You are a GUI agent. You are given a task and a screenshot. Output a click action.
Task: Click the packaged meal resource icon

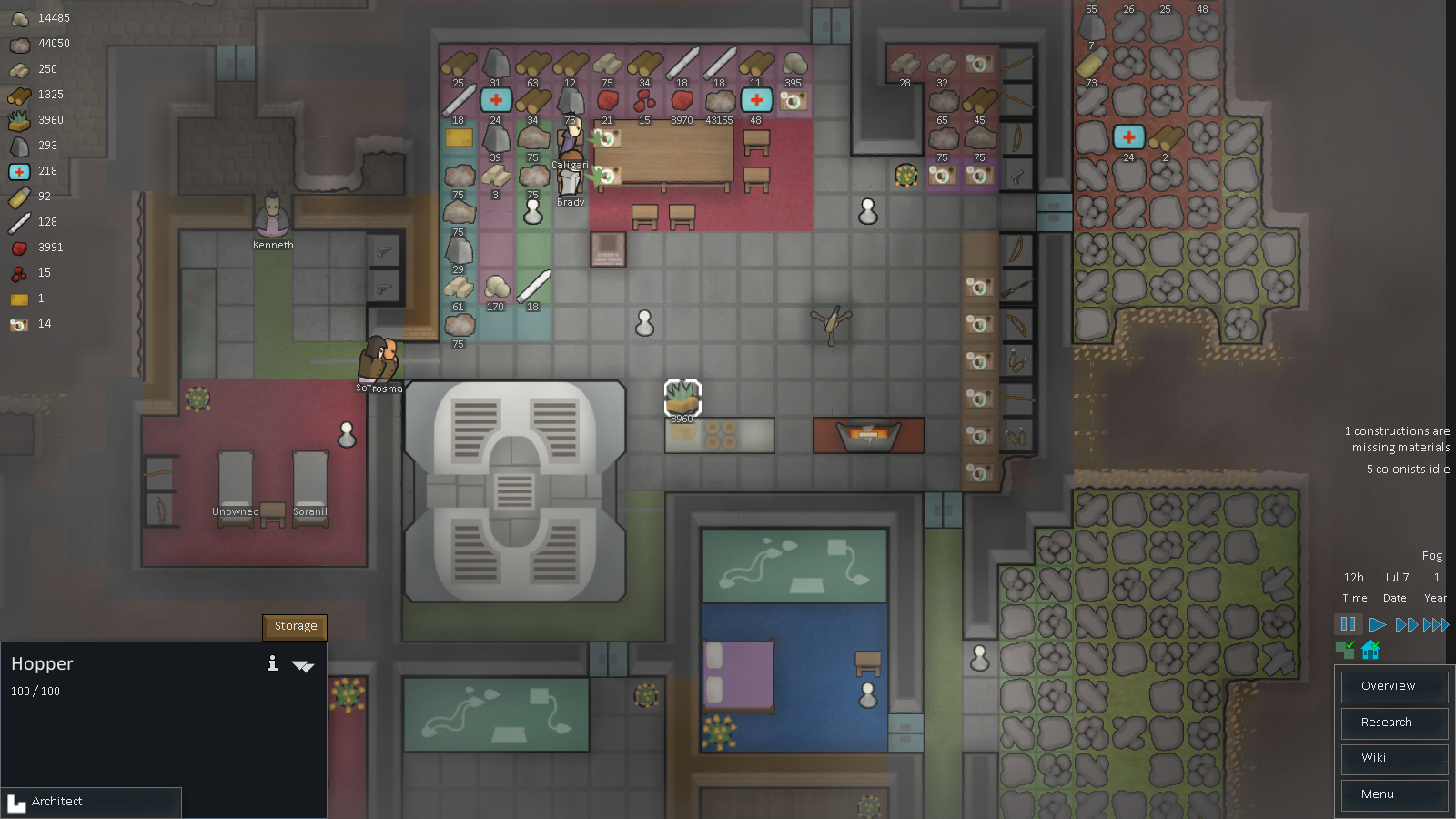pos(18,324)
